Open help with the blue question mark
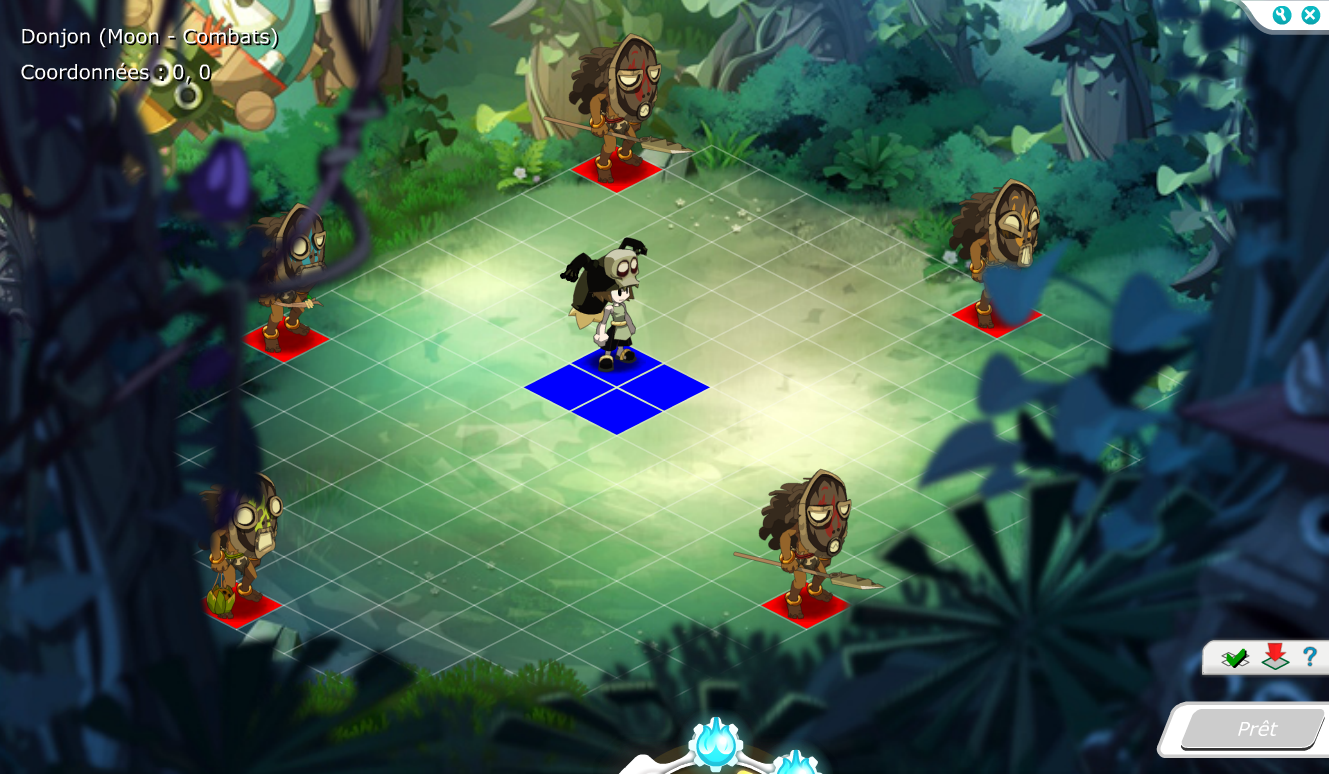The height and width of the screenshot is (774, 1329). tap(1309, 657)
